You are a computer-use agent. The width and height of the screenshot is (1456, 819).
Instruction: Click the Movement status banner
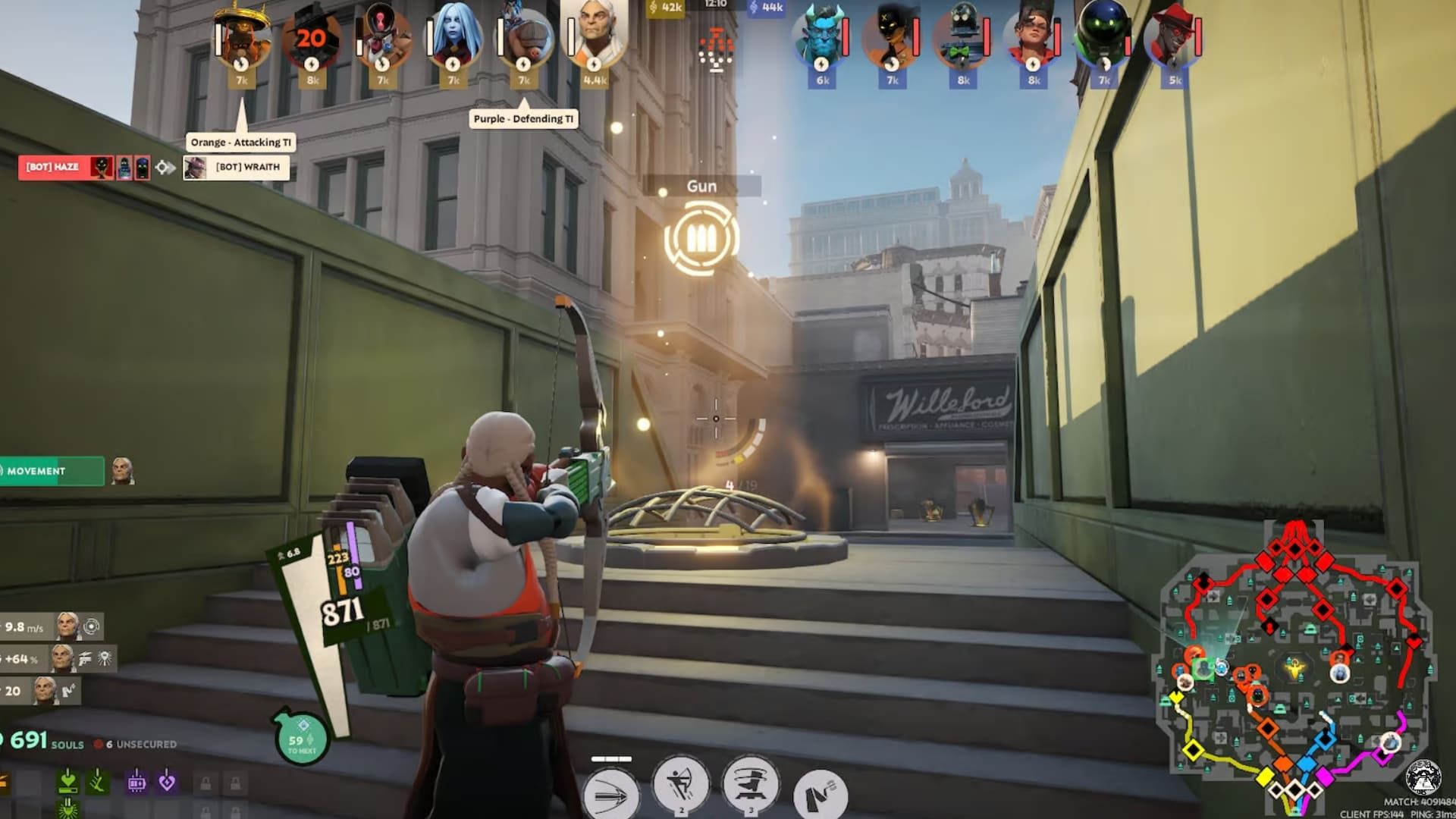pyautogui.click(x=52, y=471)
